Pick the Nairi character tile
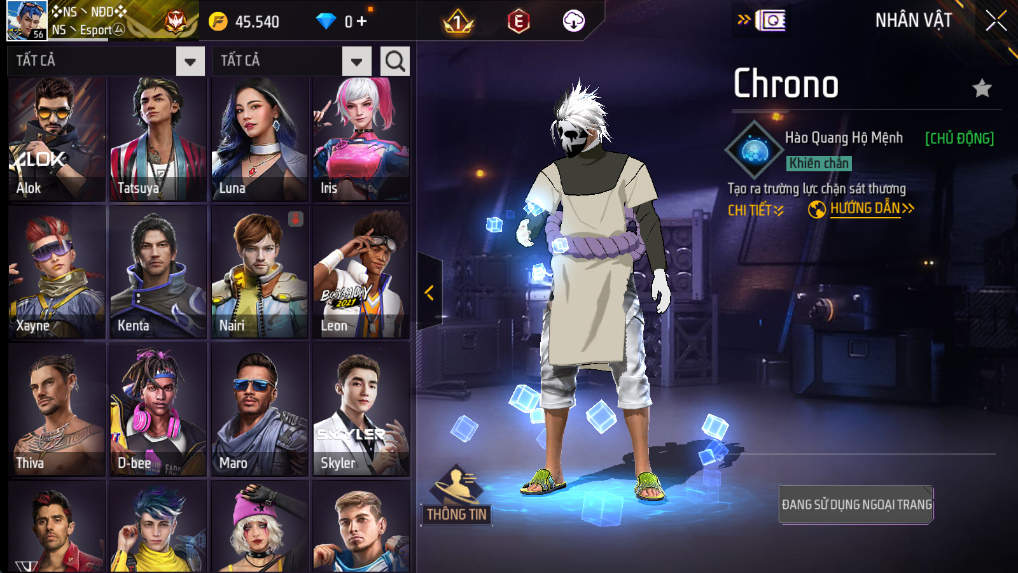The image size is (1018, 573). [x=260, y=273]
